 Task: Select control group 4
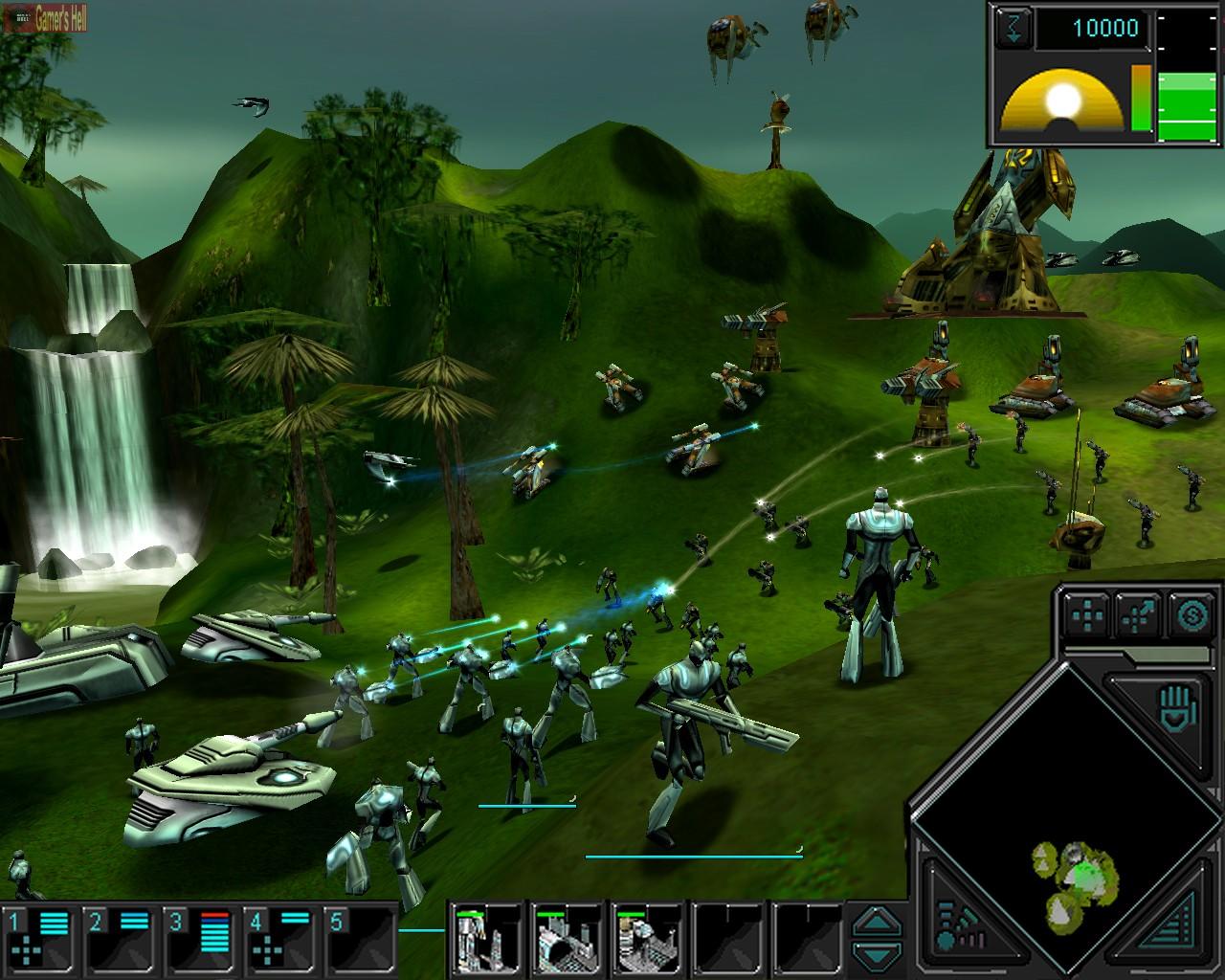[279, 940]
